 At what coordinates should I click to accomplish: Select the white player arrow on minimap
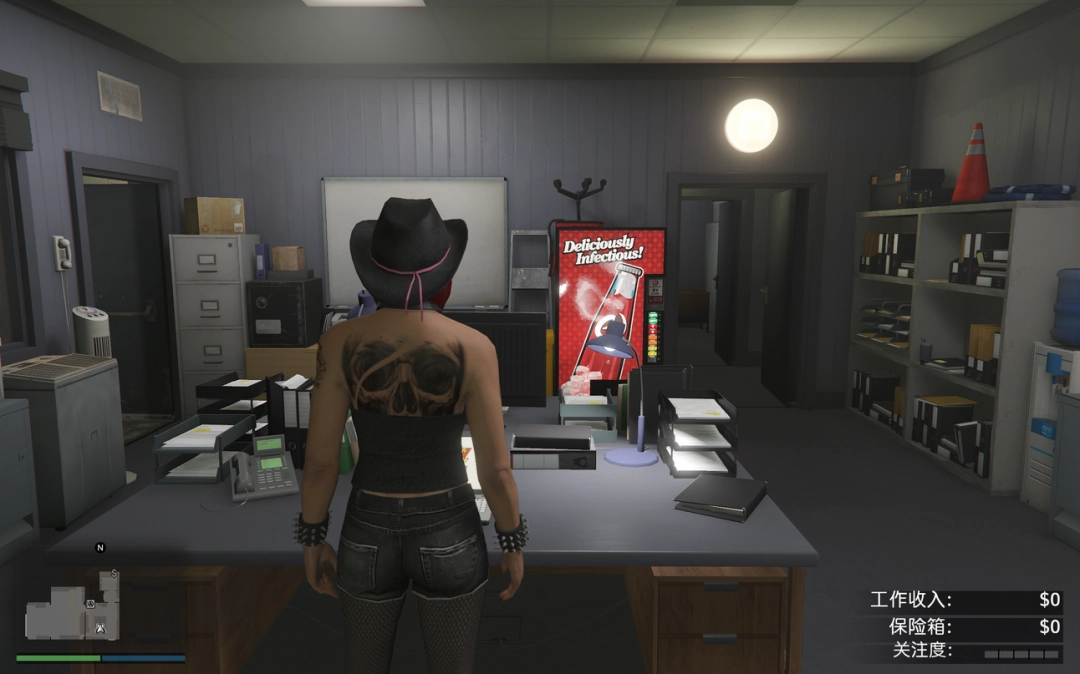click(x=101, y=627)
